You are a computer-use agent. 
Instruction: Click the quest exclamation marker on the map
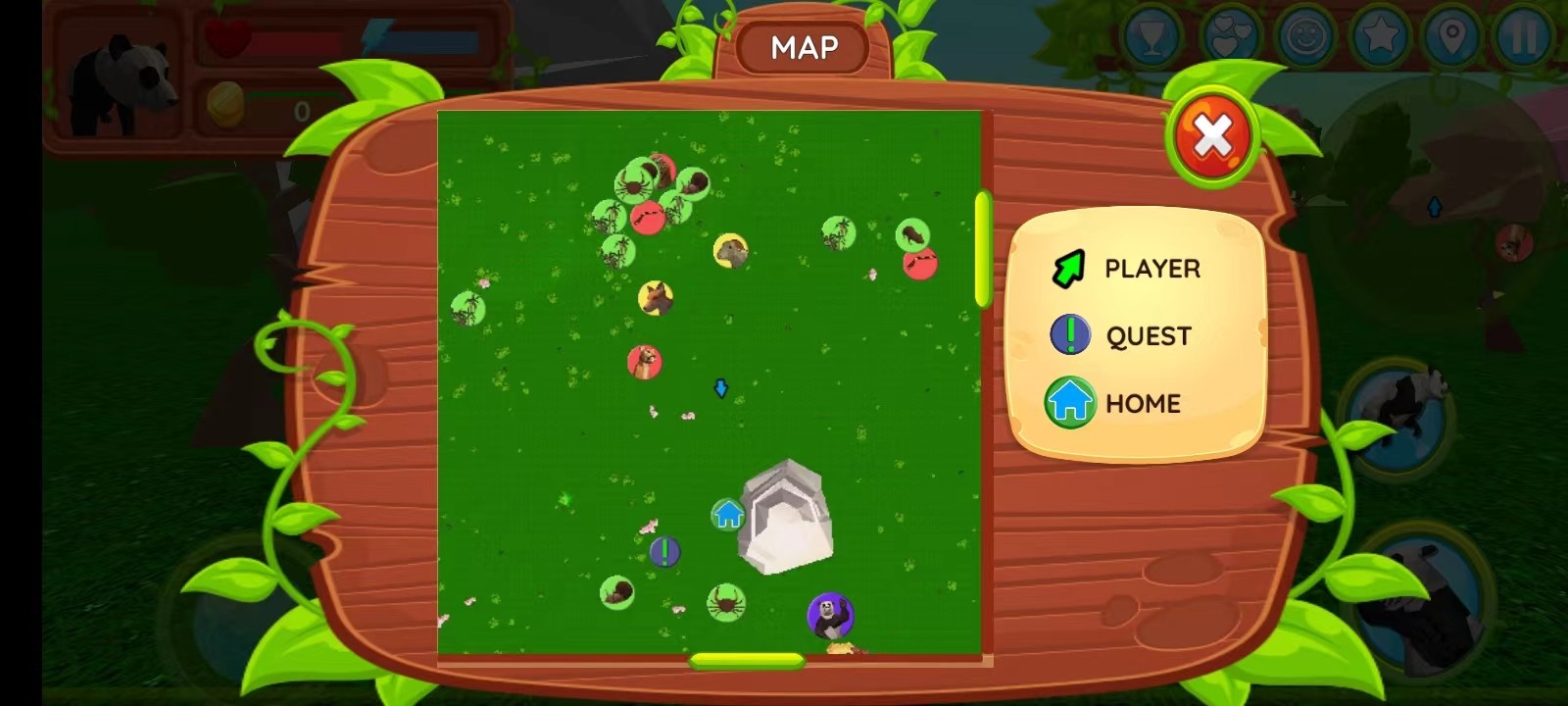point(665,552)
